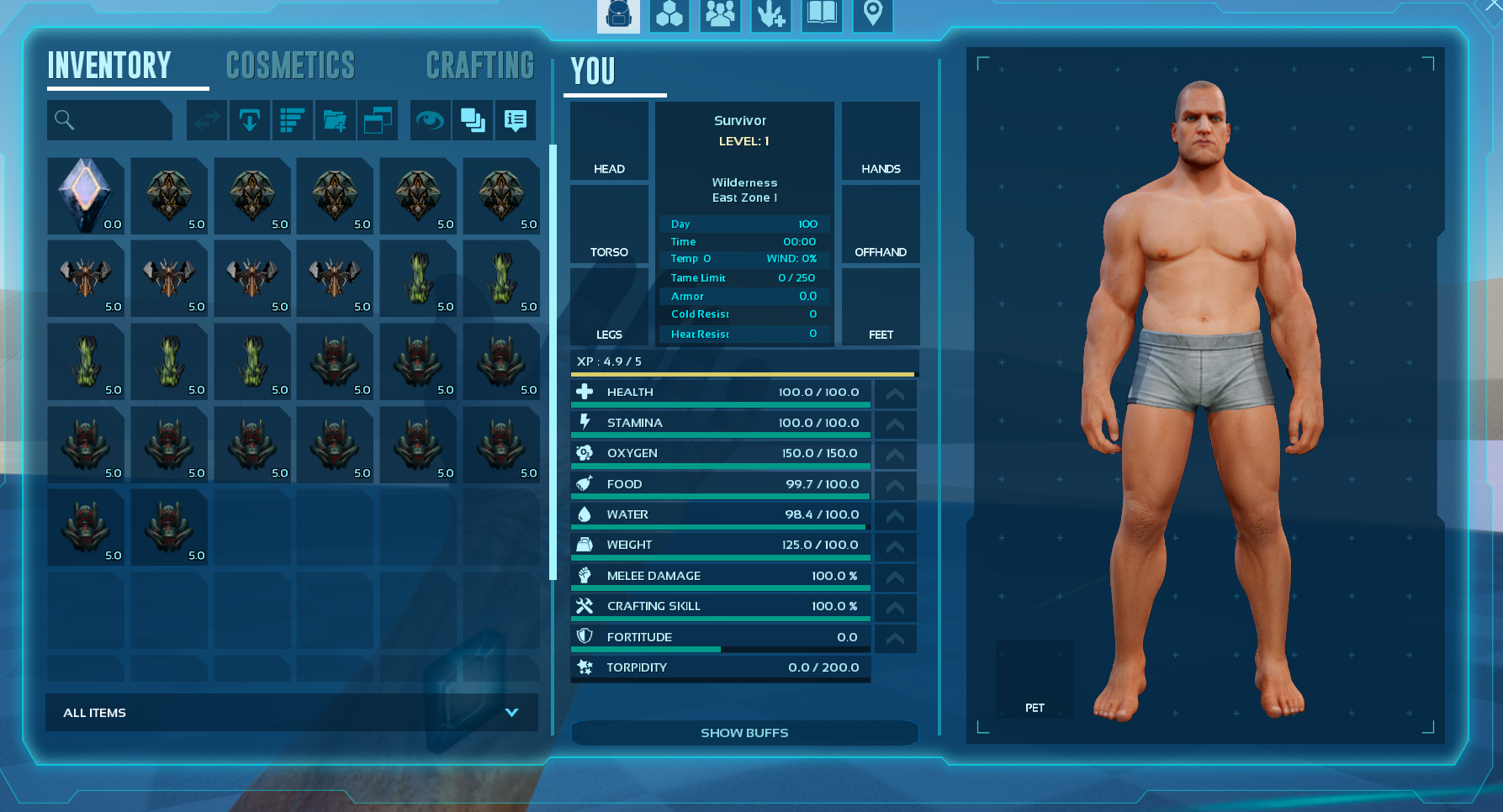Select the glowing crystal item slot
Screen dimensions: 1503x812
coord(86,196)
